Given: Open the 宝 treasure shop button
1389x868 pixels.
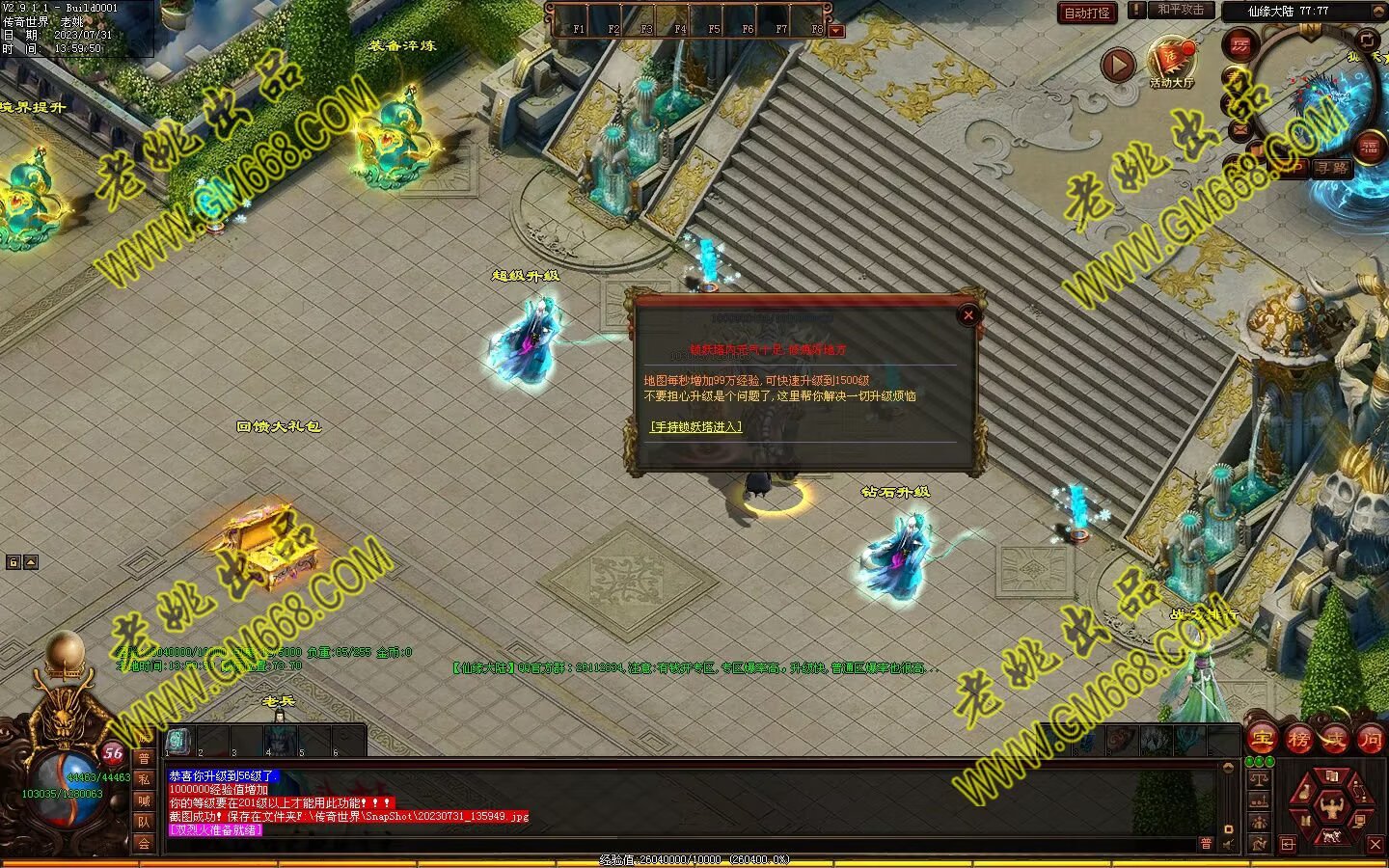Looking at the screenshot, I should tap(1263, 740).
